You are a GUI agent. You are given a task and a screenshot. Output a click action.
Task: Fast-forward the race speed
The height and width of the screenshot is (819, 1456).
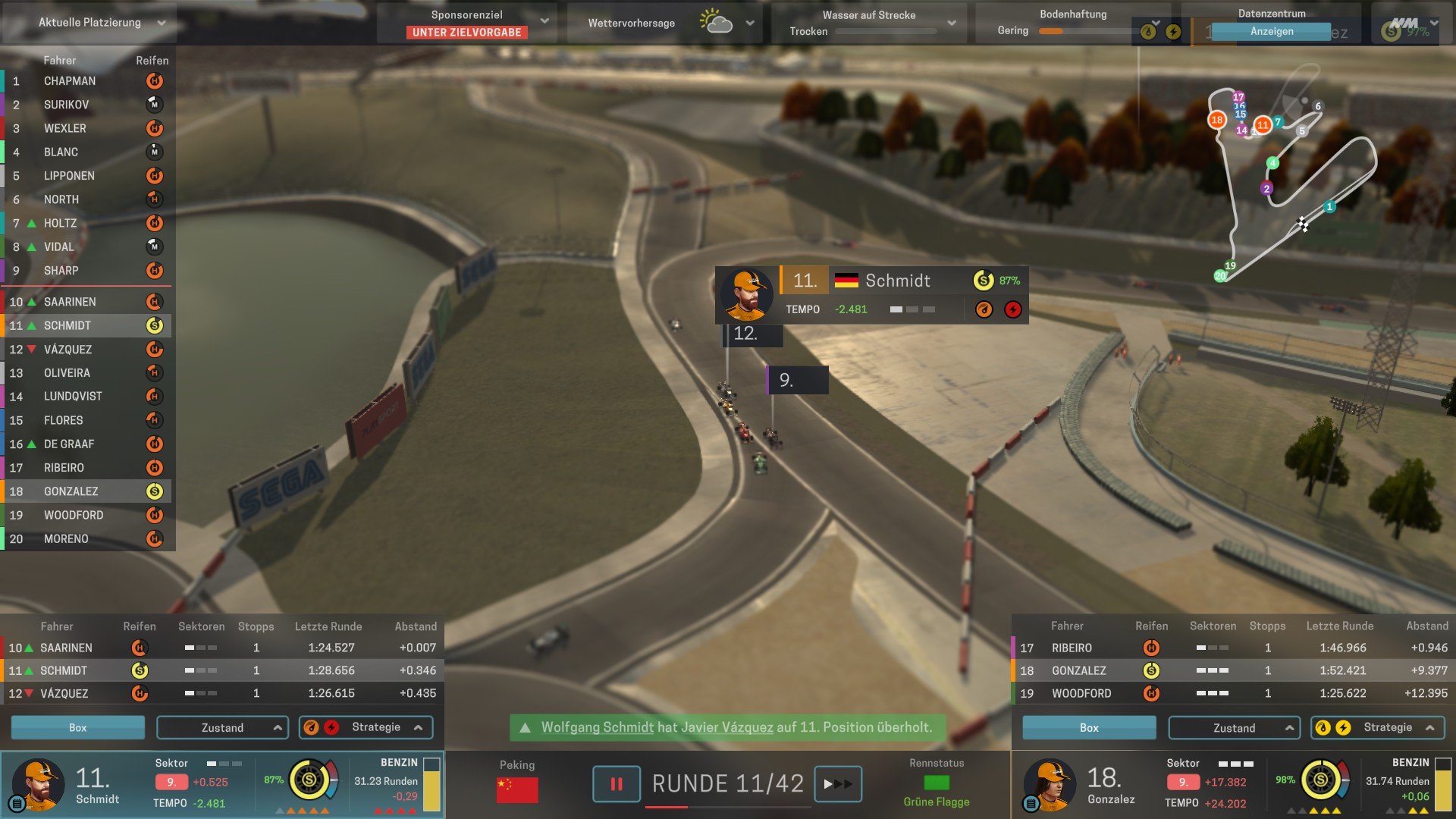coord(837,784)
